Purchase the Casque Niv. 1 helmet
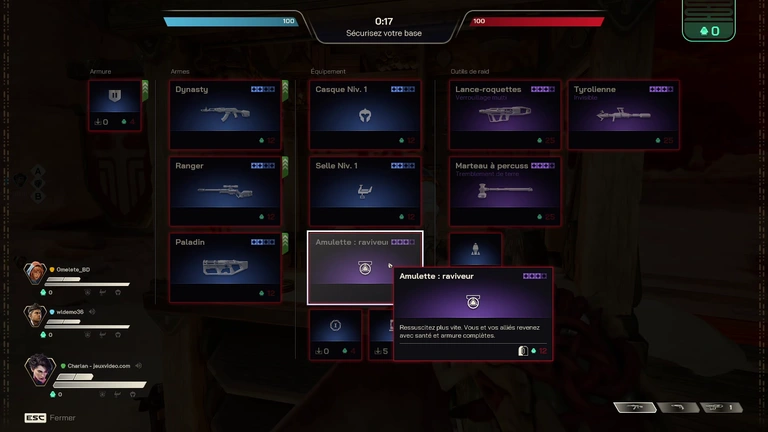This screenshot has width=768, height=432. click(364, 114)
